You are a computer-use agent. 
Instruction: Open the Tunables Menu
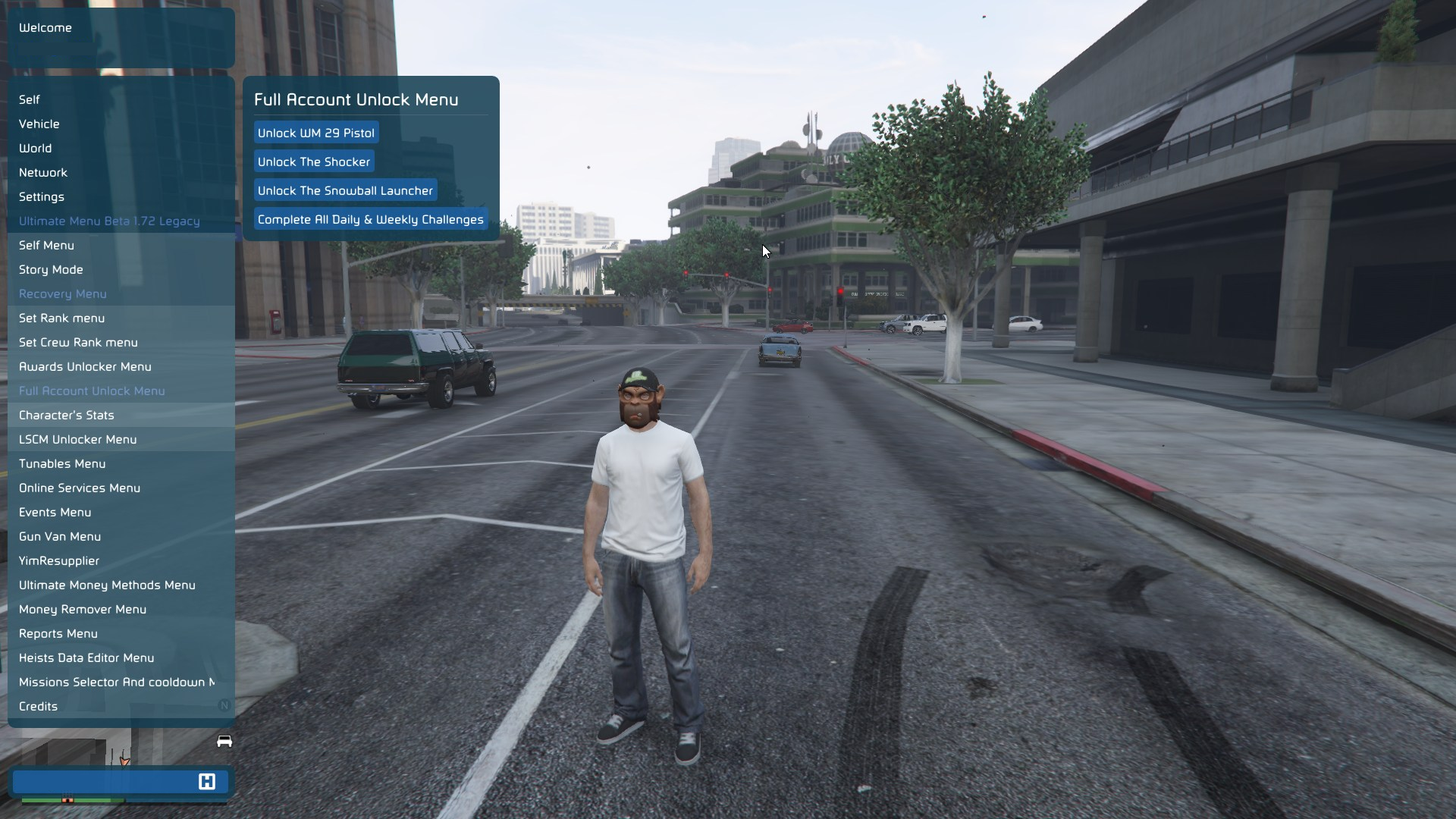point(62,463)
